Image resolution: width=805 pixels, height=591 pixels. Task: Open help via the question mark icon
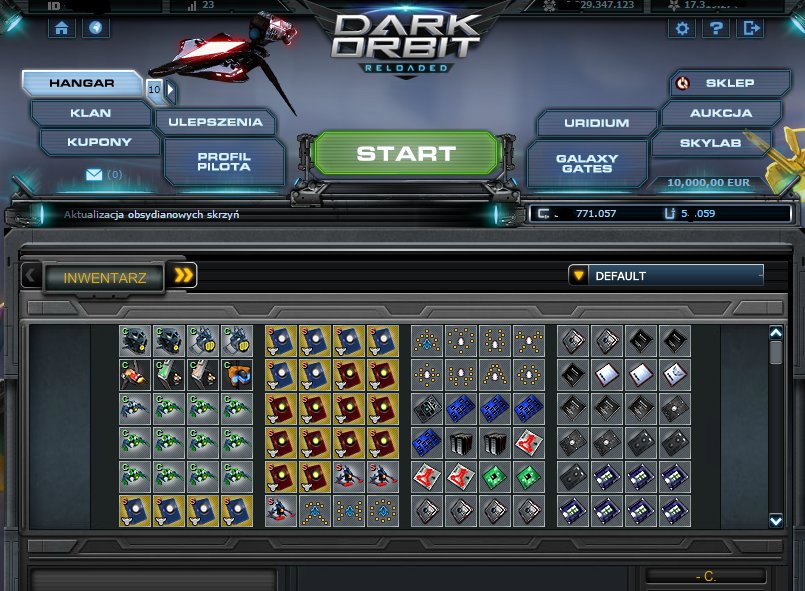[716, 28]
